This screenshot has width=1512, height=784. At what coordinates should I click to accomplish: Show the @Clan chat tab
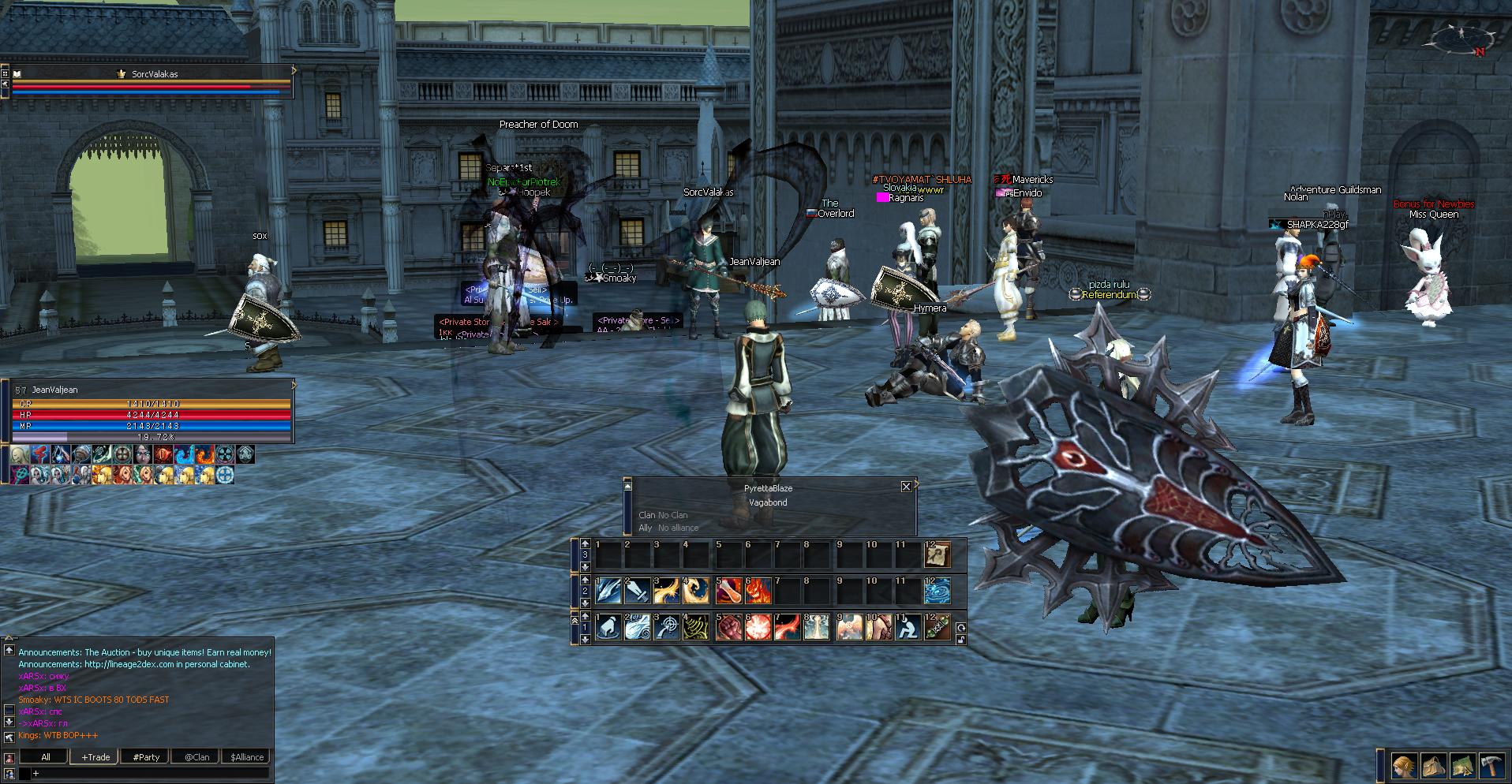[196, 757]
